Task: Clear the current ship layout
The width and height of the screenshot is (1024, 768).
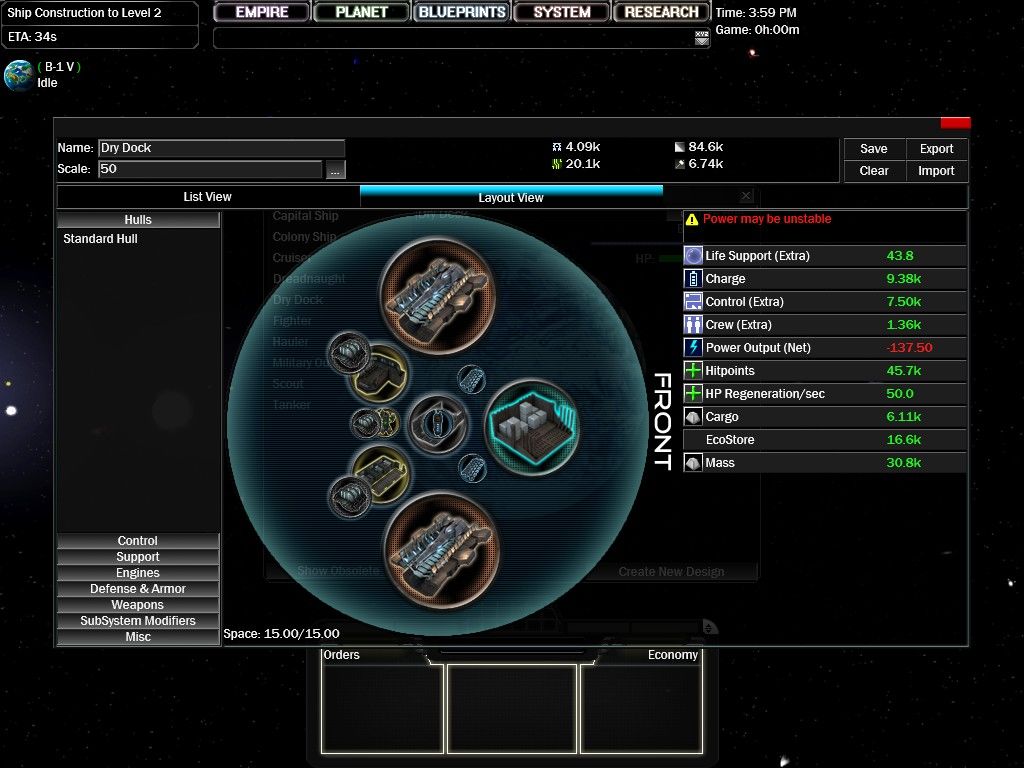Action: pyautogui.click(x=873, y=171)
